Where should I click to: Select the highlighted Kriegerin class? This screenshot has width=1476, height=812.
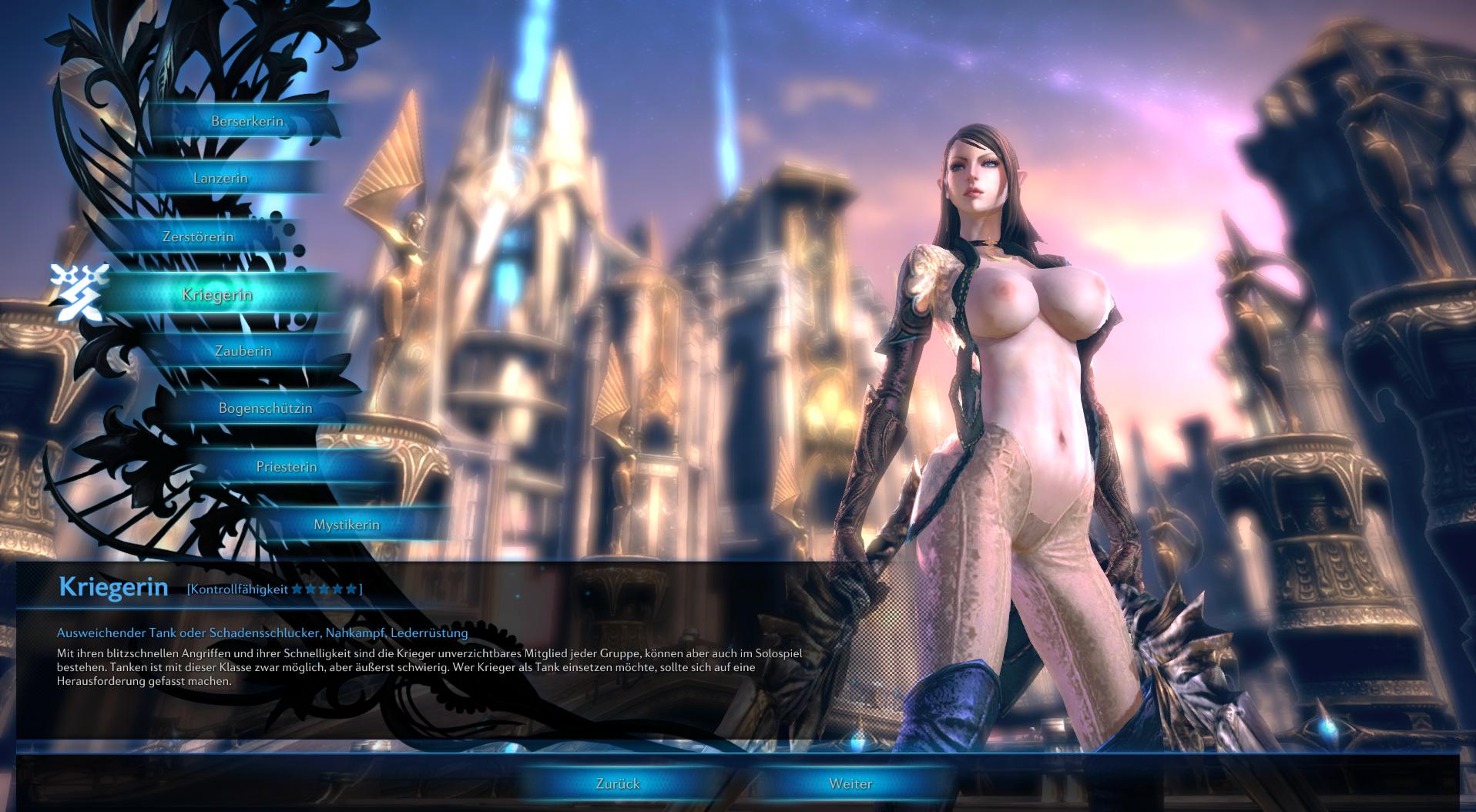click(217, 294)
